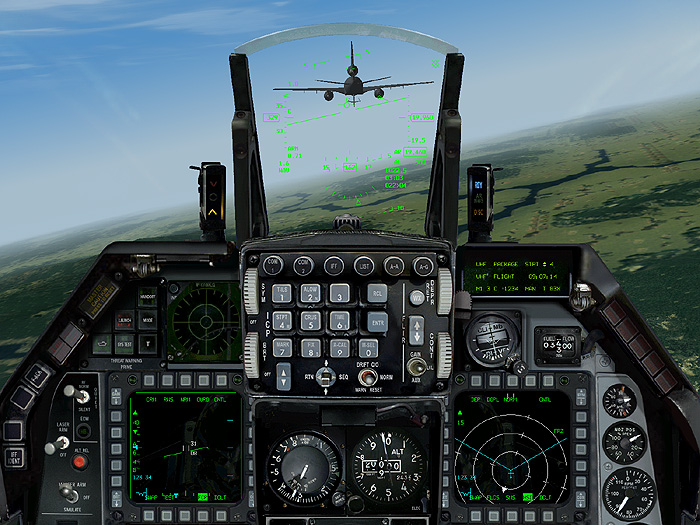700x525 pixels.
Task: Activate the IFF button
Action: click(x=334, y=266)
